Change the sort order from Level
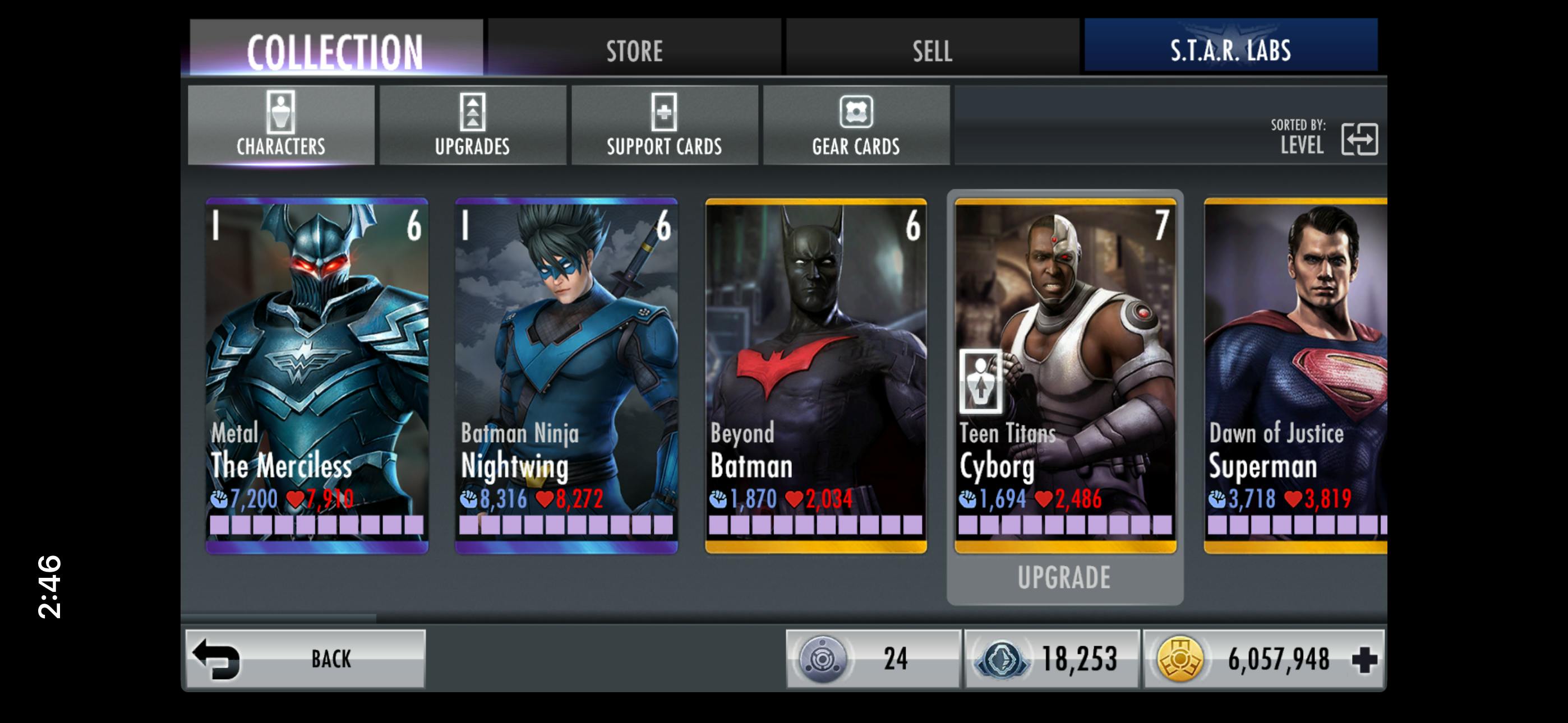1568x723 pixels. tap(1359, 139)
